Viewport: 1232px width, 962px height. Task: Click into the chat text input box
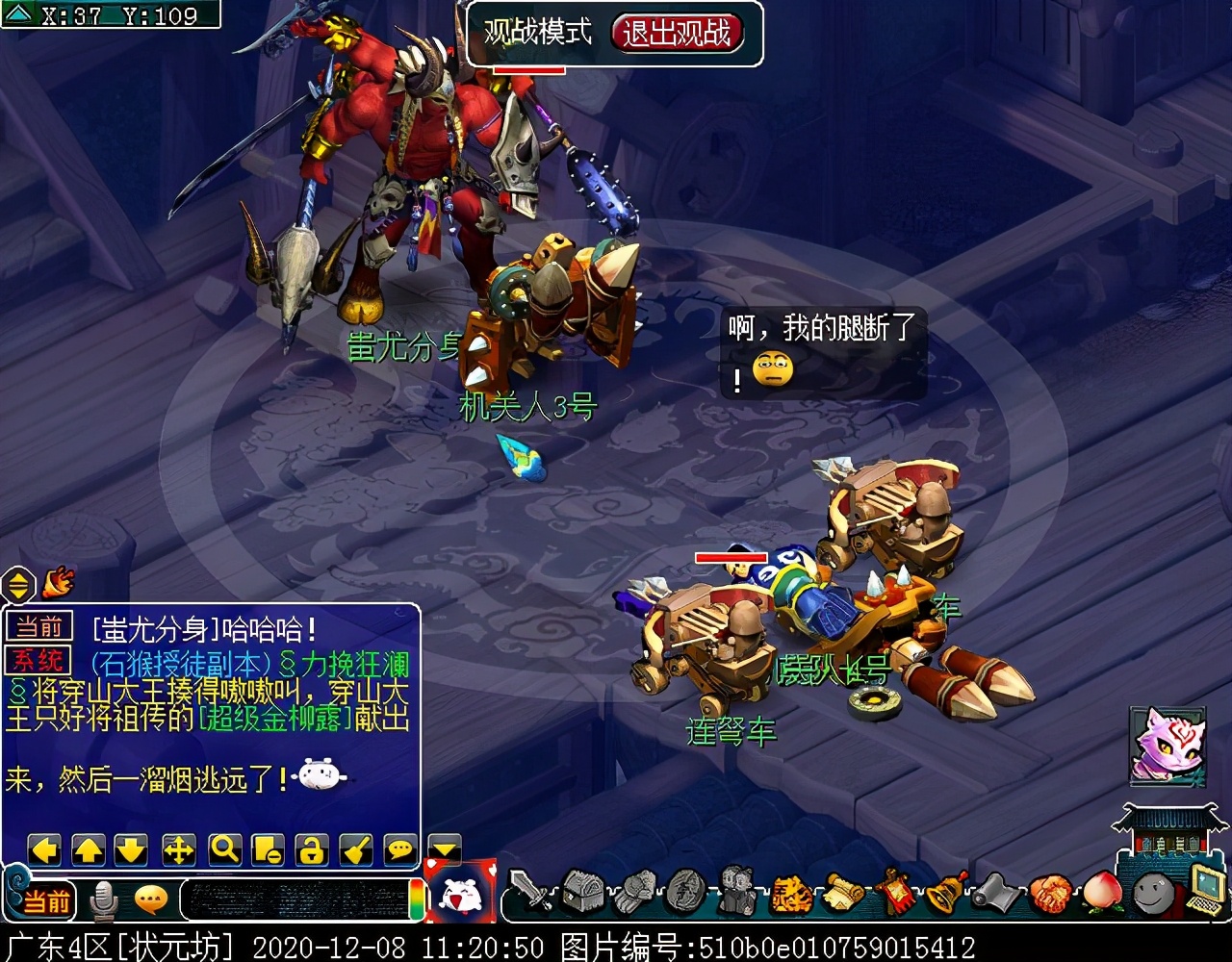(x=294, y=900)
